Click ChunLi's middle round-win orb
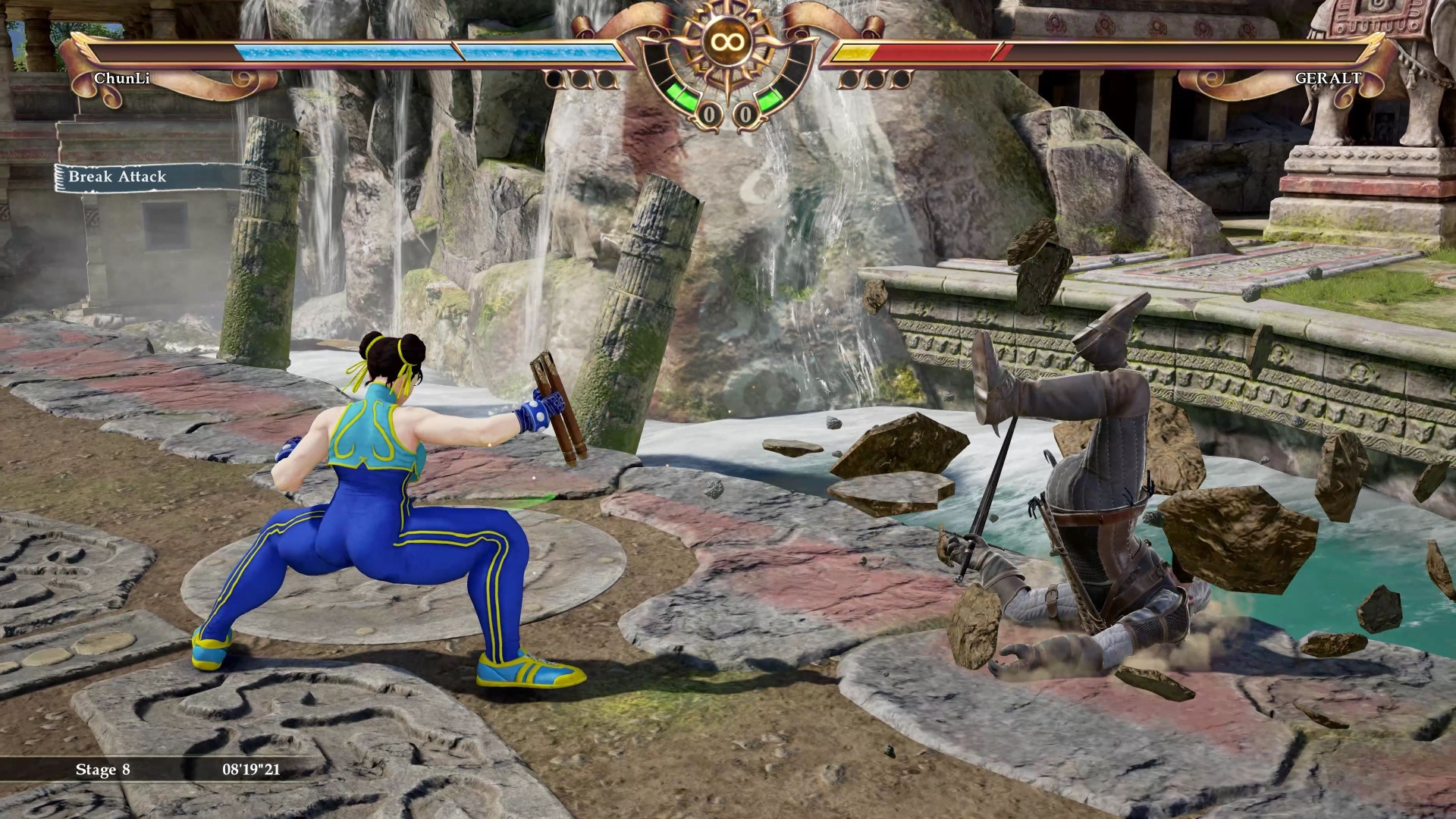 click(580, 79)
